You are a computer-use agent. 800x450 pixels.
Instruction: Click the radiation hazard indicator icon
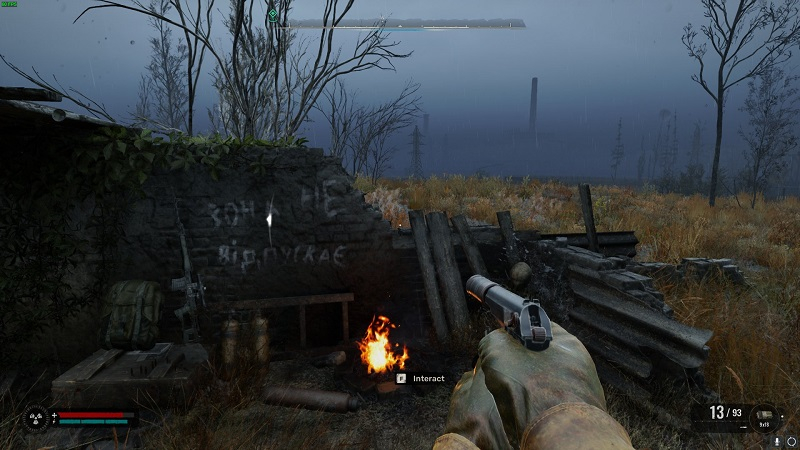click(33, 417)
